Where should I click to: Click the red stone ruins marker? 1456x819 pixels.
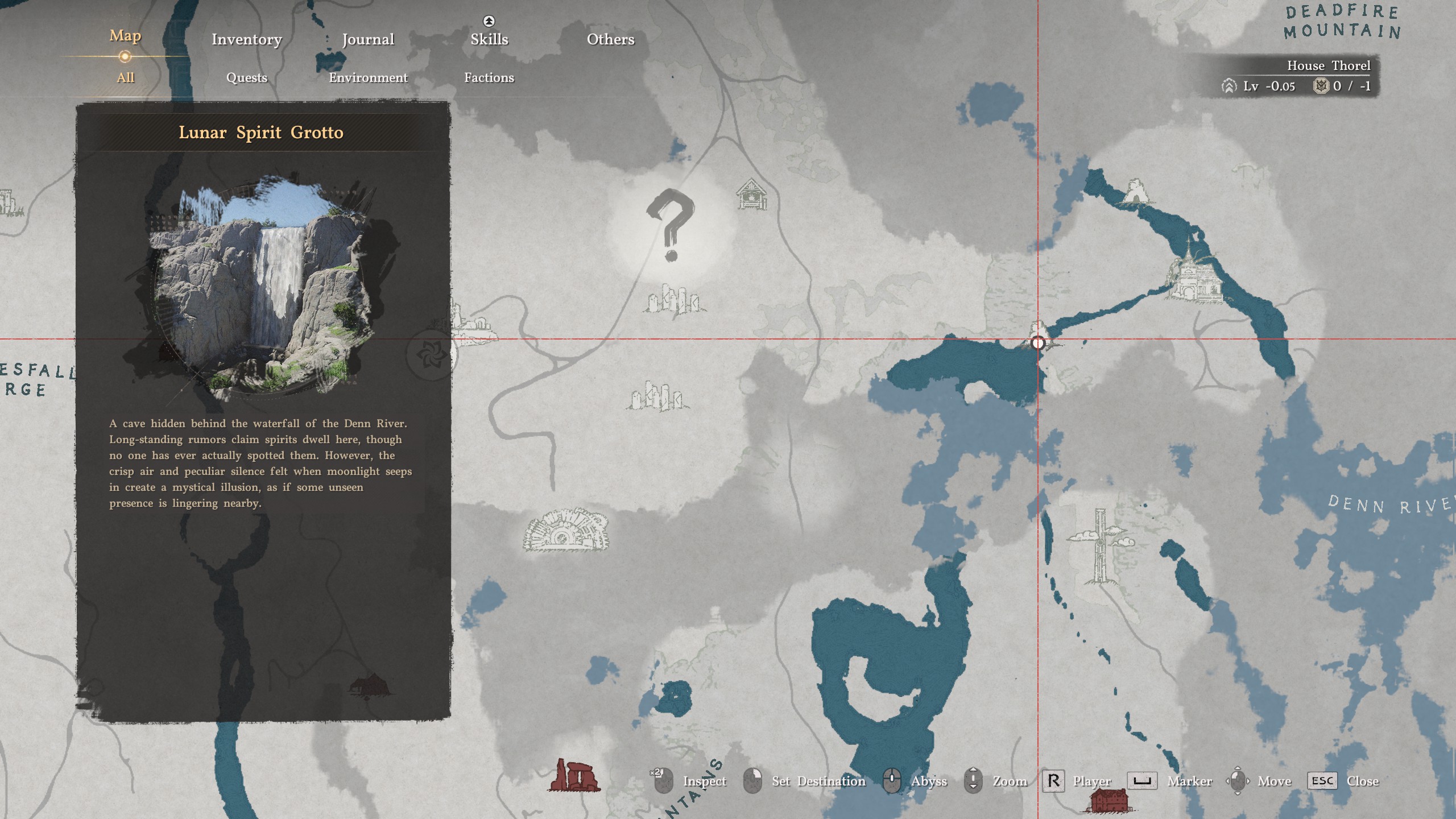click(x=573, y=775)
